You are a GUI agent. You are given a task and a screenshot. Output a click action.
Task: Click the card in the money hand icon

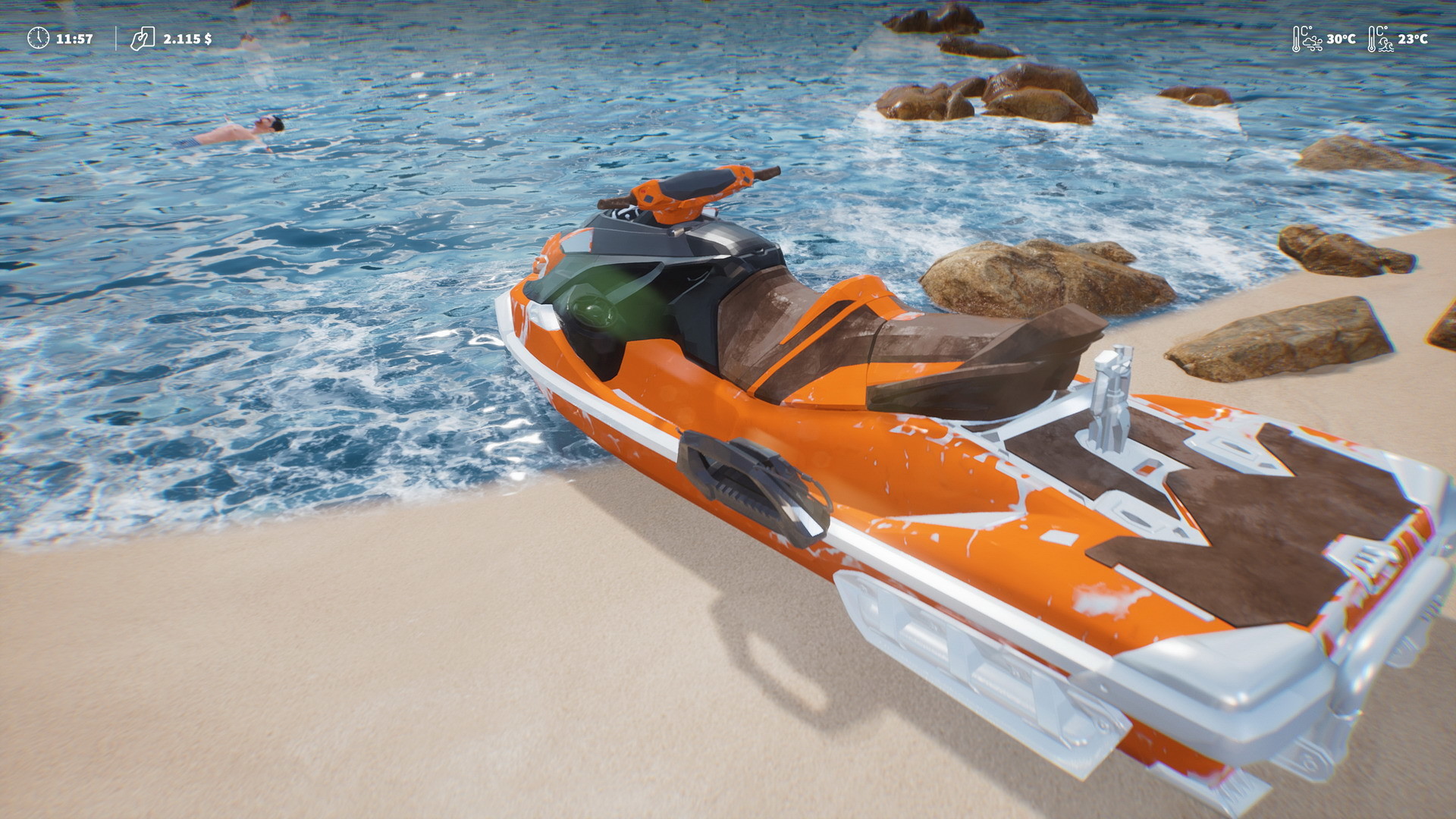click(x=148, y=36)
